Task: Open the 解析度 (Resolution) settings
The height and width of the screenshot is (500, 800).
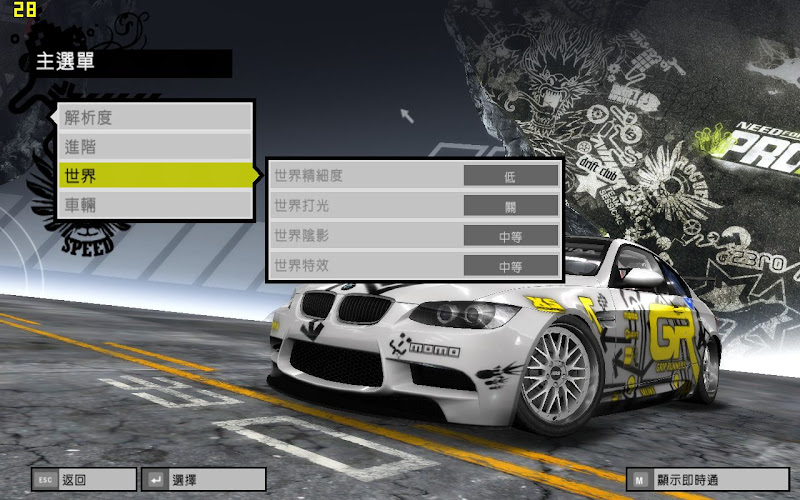Action: (x=154, y=117)
